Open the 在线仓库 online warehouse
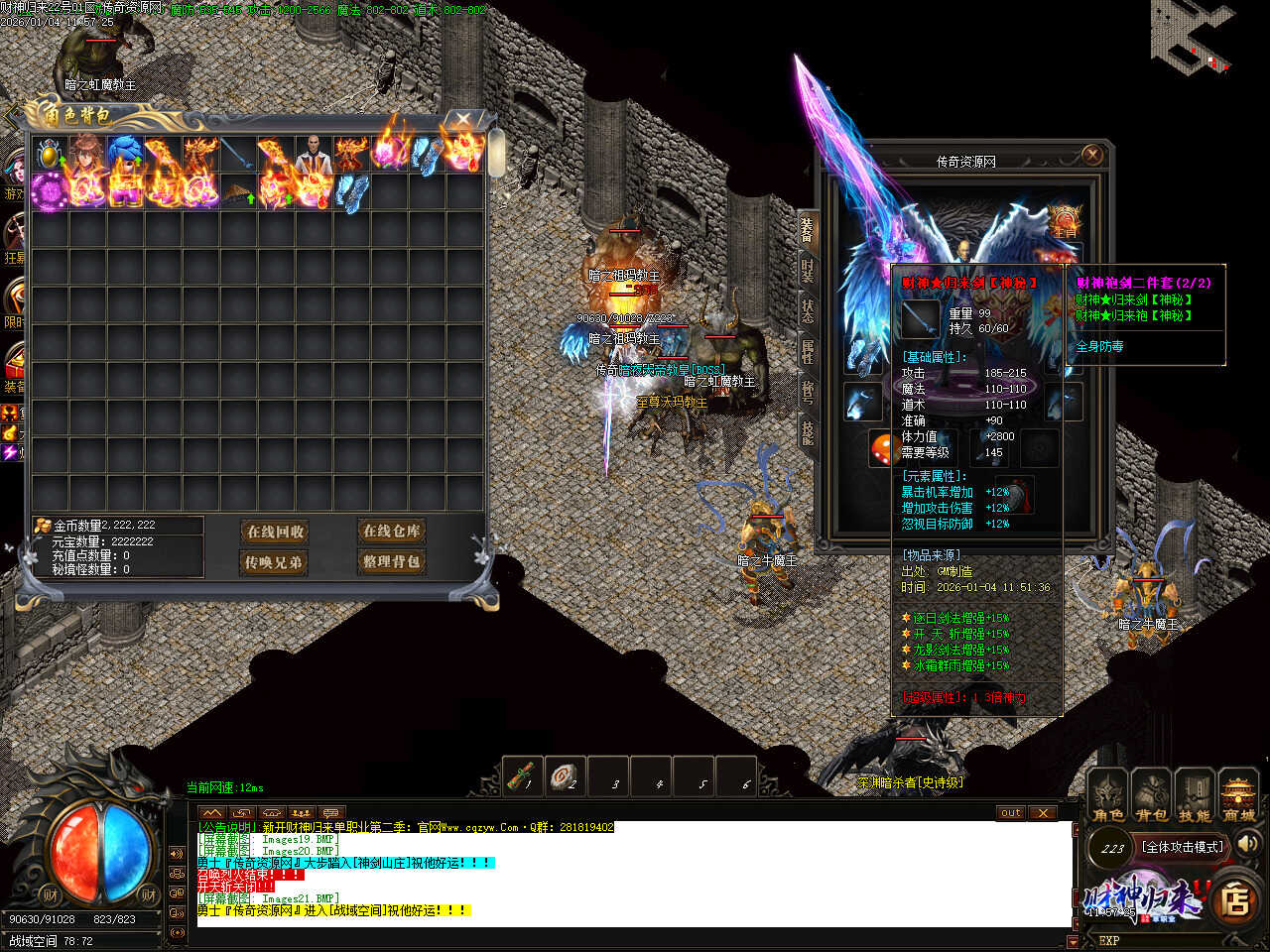 [391, 532]
